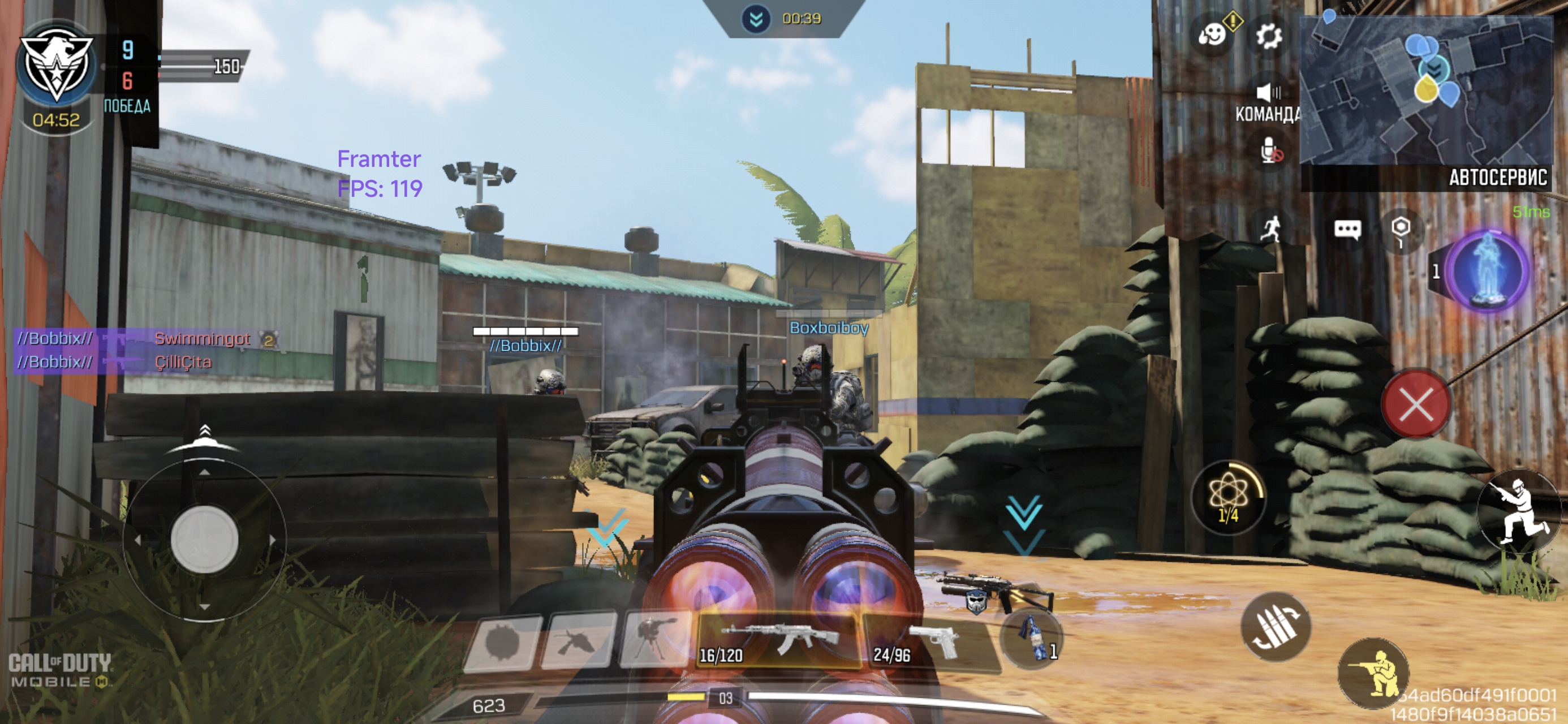Open the emote smiley menu
The width and height of the screenshot is (1568, 724).
(x=1212, y=35)
